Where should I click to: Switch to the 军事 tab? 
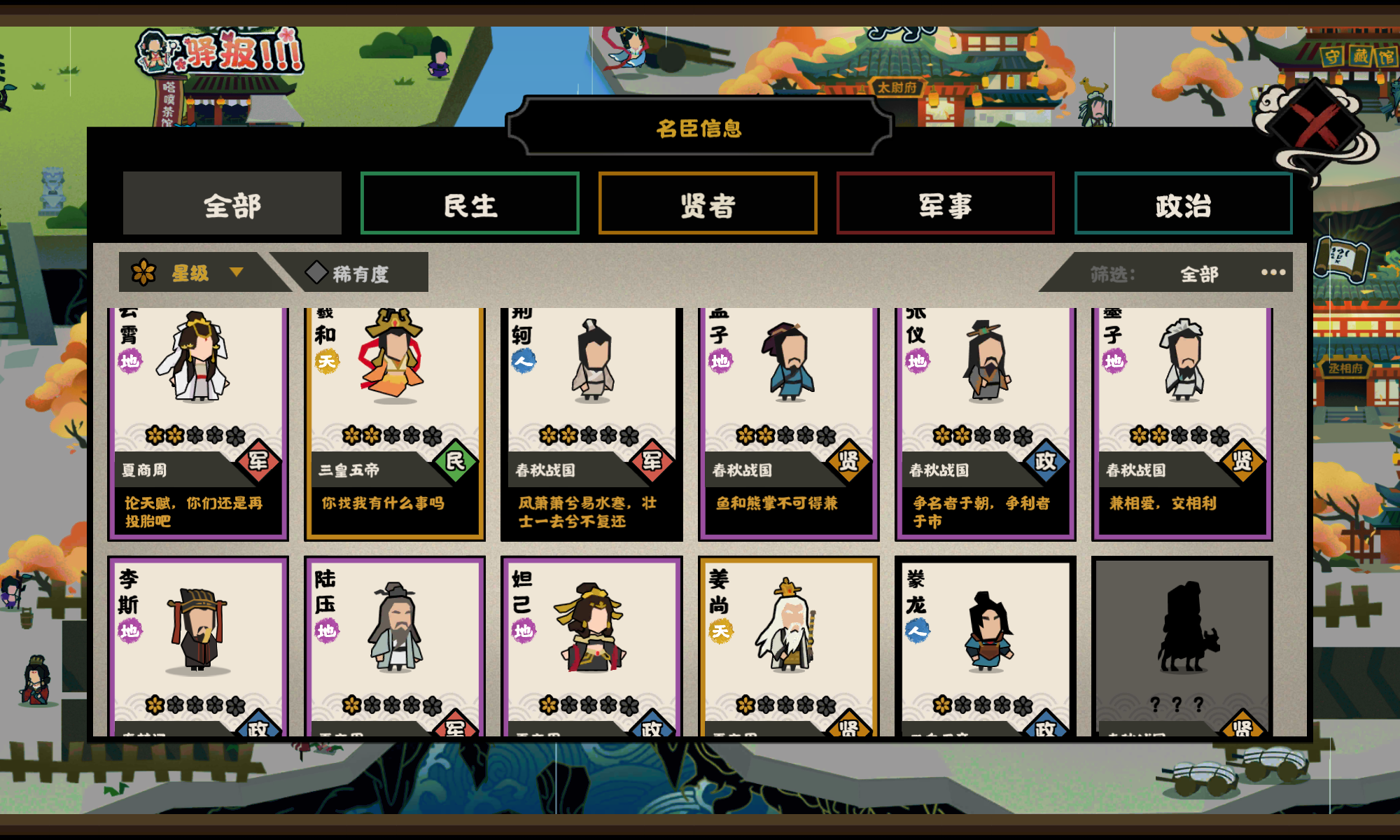944,204
